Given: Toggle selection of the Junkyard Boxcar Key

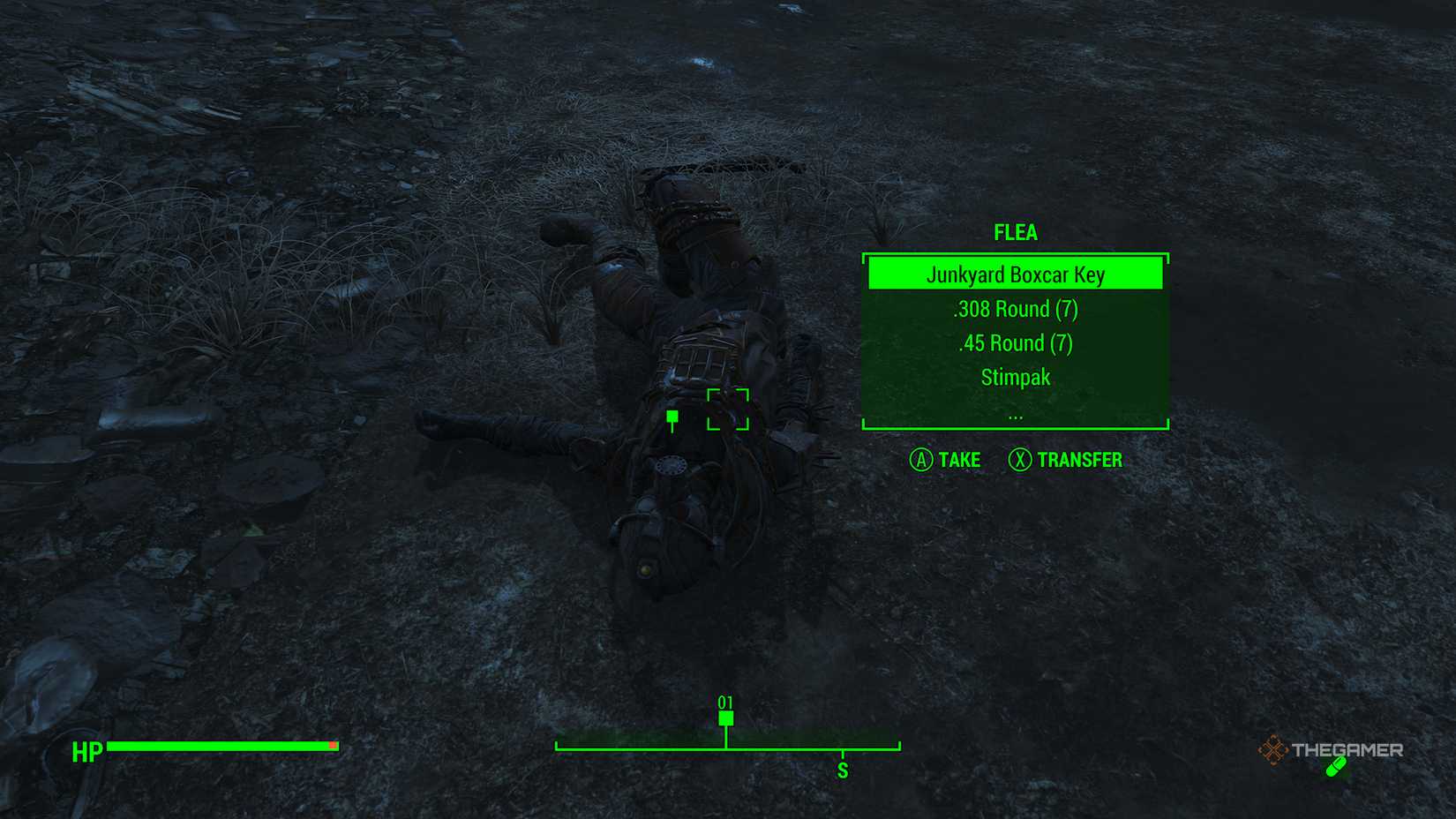Looking at the screenshot, I should [x=1016, y=274].
